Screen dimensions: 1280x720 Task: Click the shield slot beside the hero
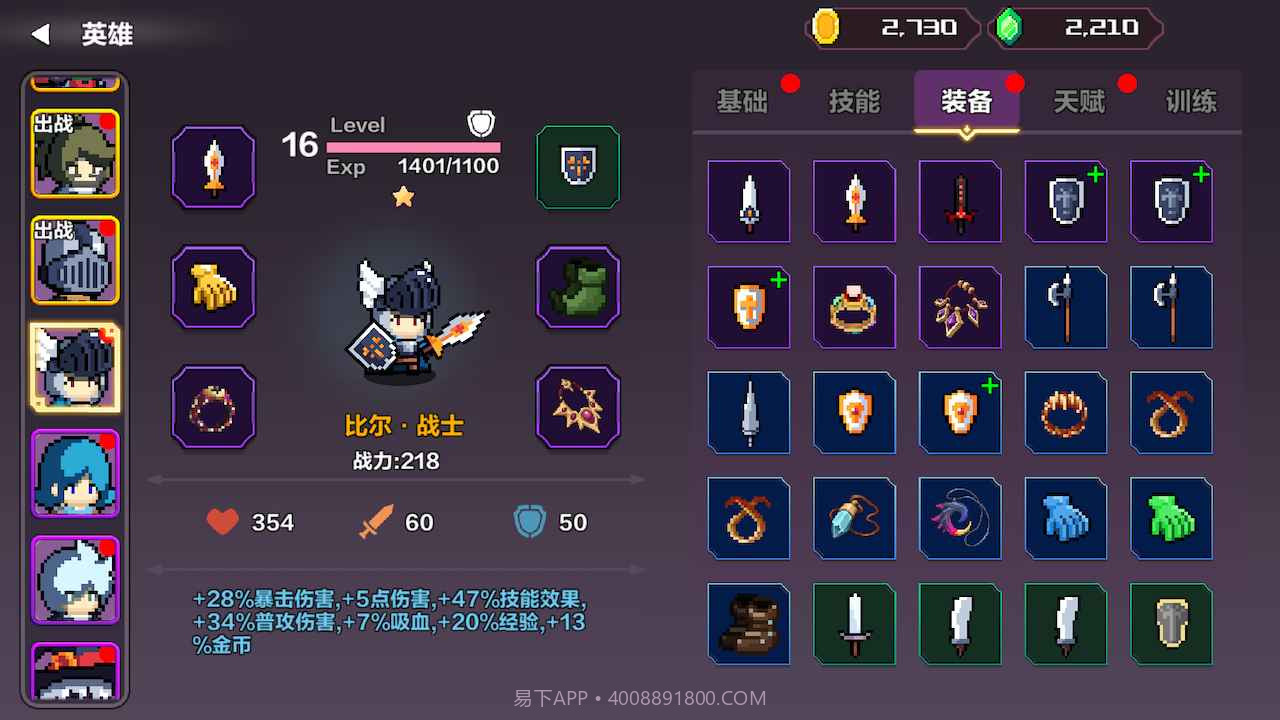click(578, 167)
